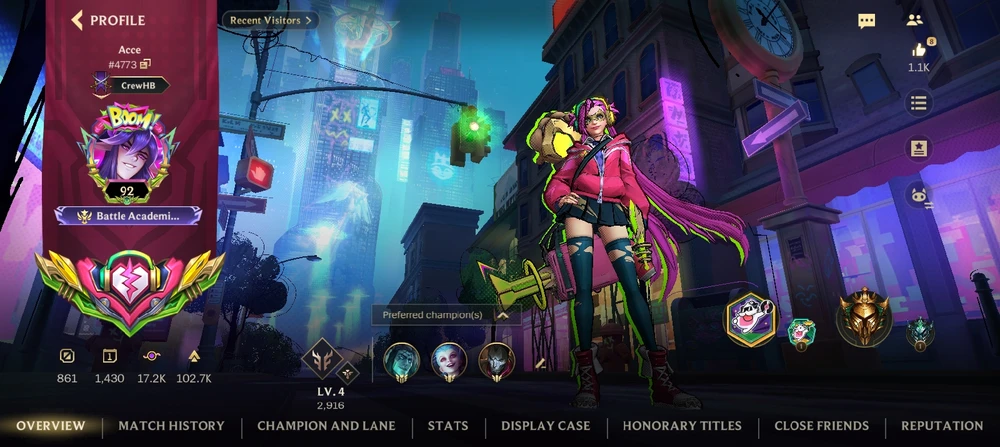Click the Battle Academia title banner

tap(128, 216)
